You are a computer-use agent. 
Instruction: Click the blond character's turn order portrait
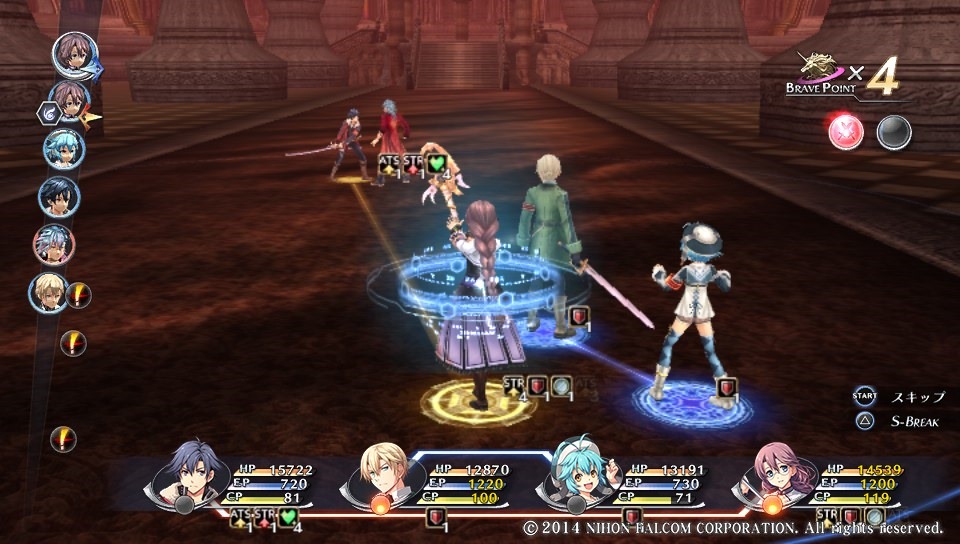(49, 291)
